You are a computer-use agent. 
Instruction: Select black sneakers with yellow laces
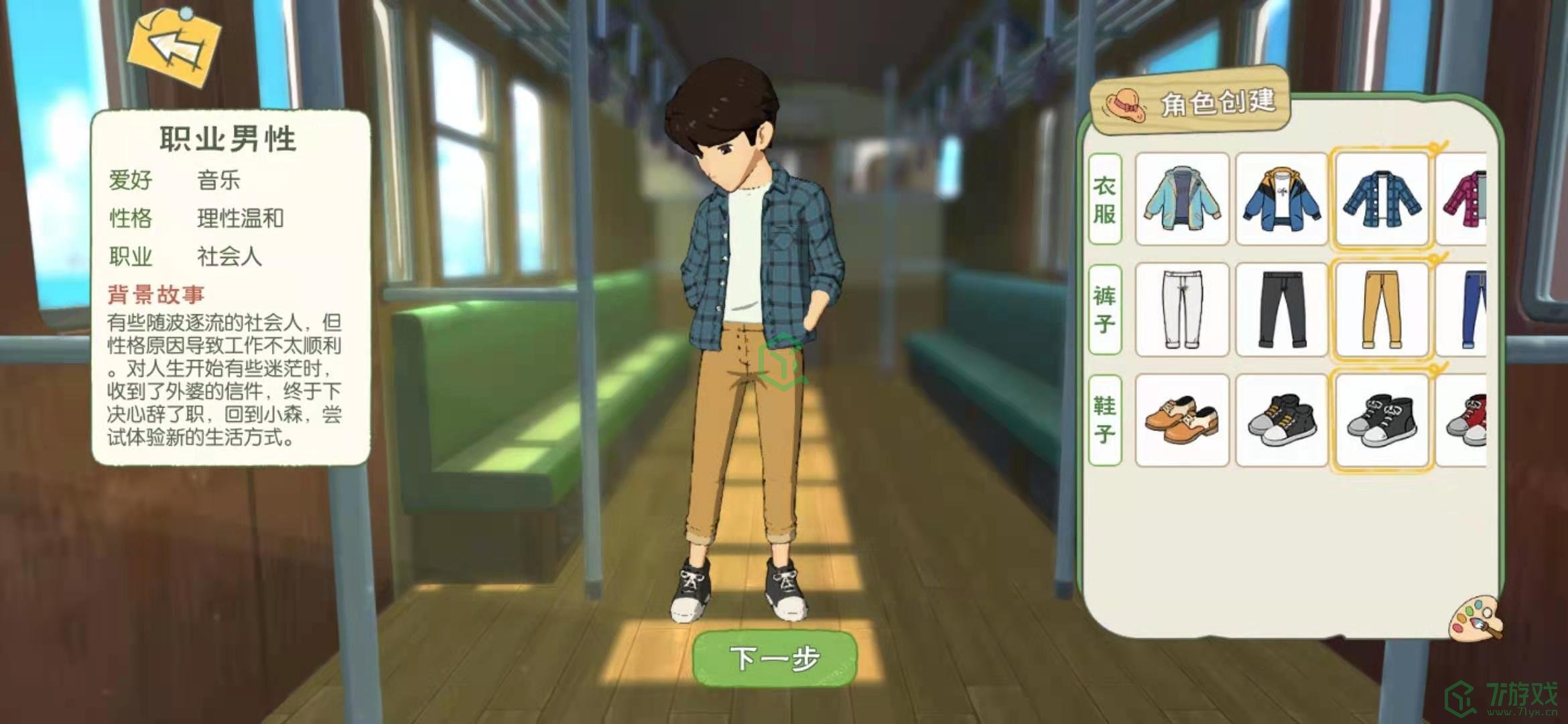[x=1281, y=420]
